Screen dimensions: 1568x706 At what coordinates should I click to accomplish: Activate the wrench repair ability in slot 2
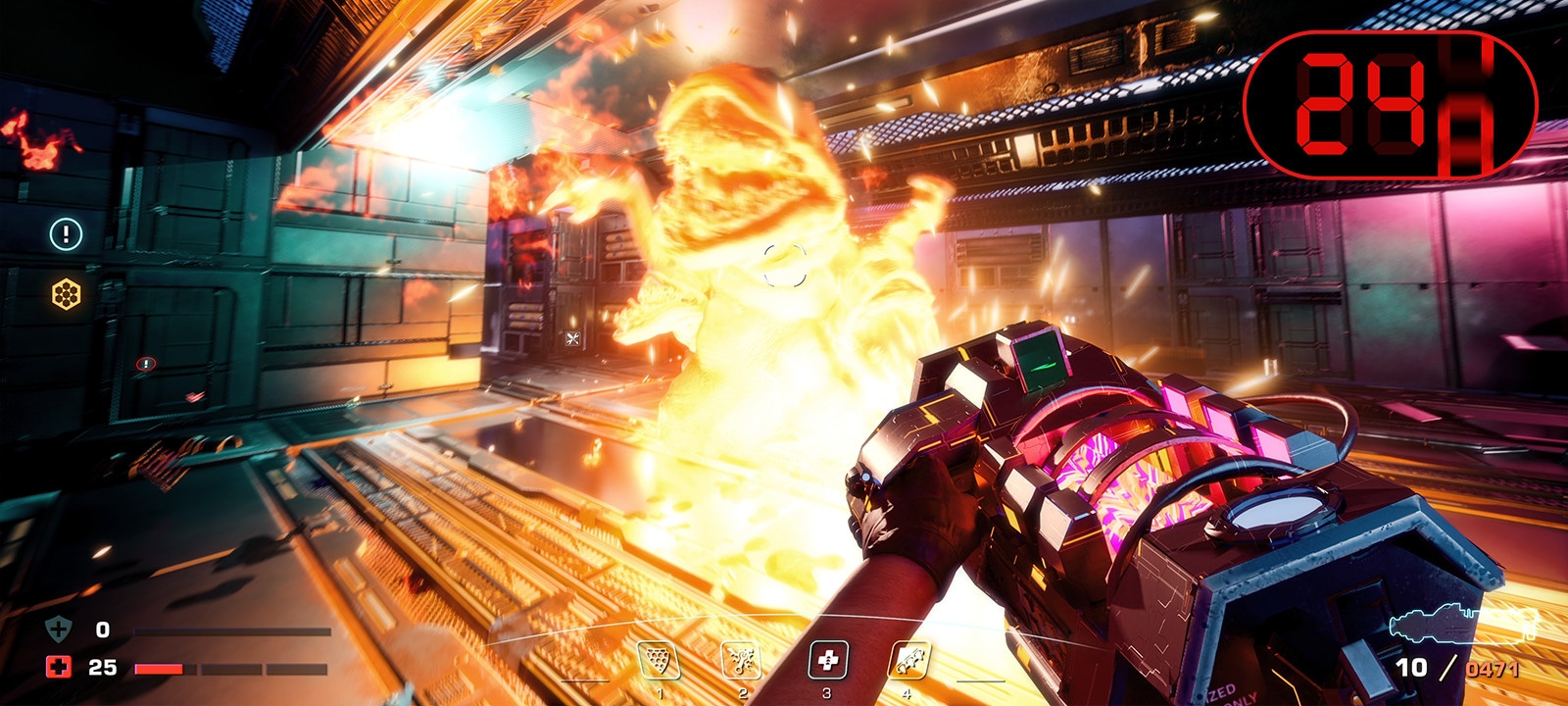pos(742,661)
